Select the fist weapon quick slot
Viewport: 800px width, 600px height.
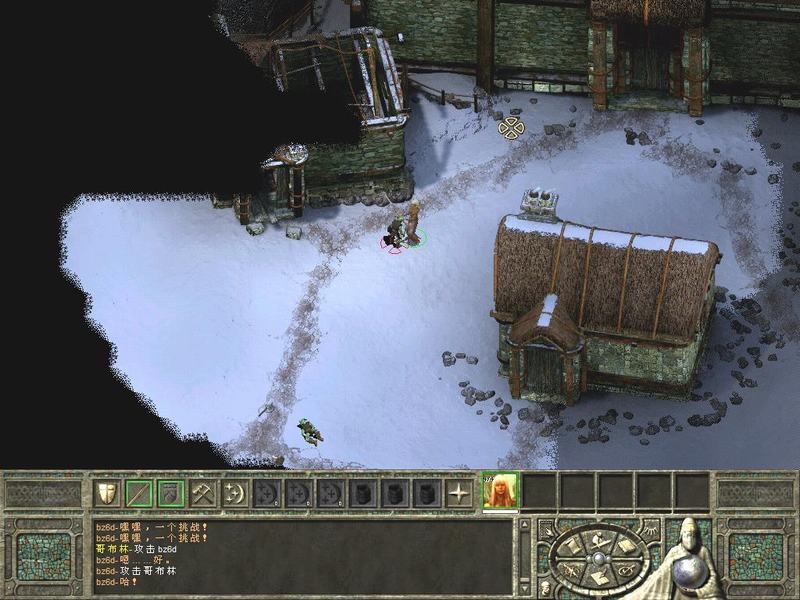pyautogui.click(x=170, y=493)
